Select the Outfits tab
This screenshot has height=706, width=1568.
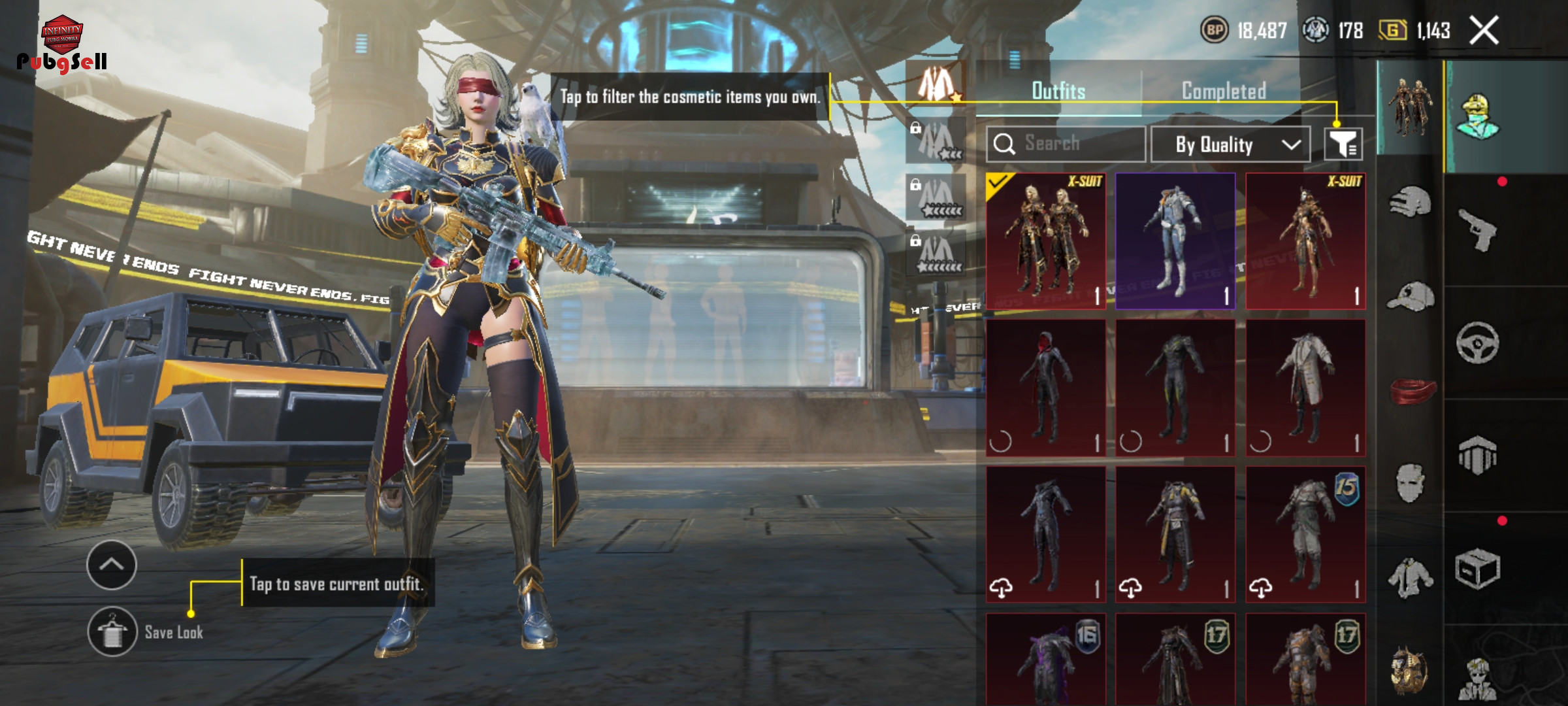pos(1058,91)
